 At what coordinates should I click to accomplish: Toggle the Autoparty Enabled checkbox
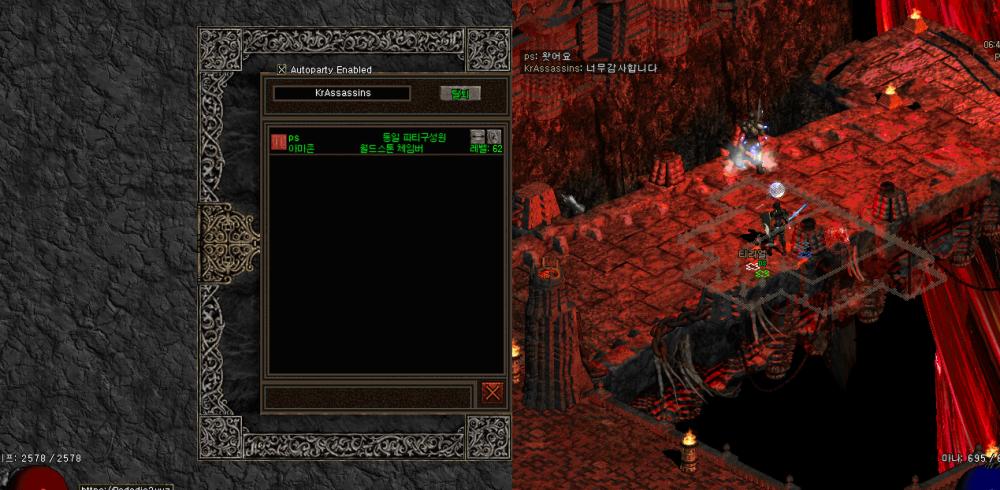tap(281, 70)
